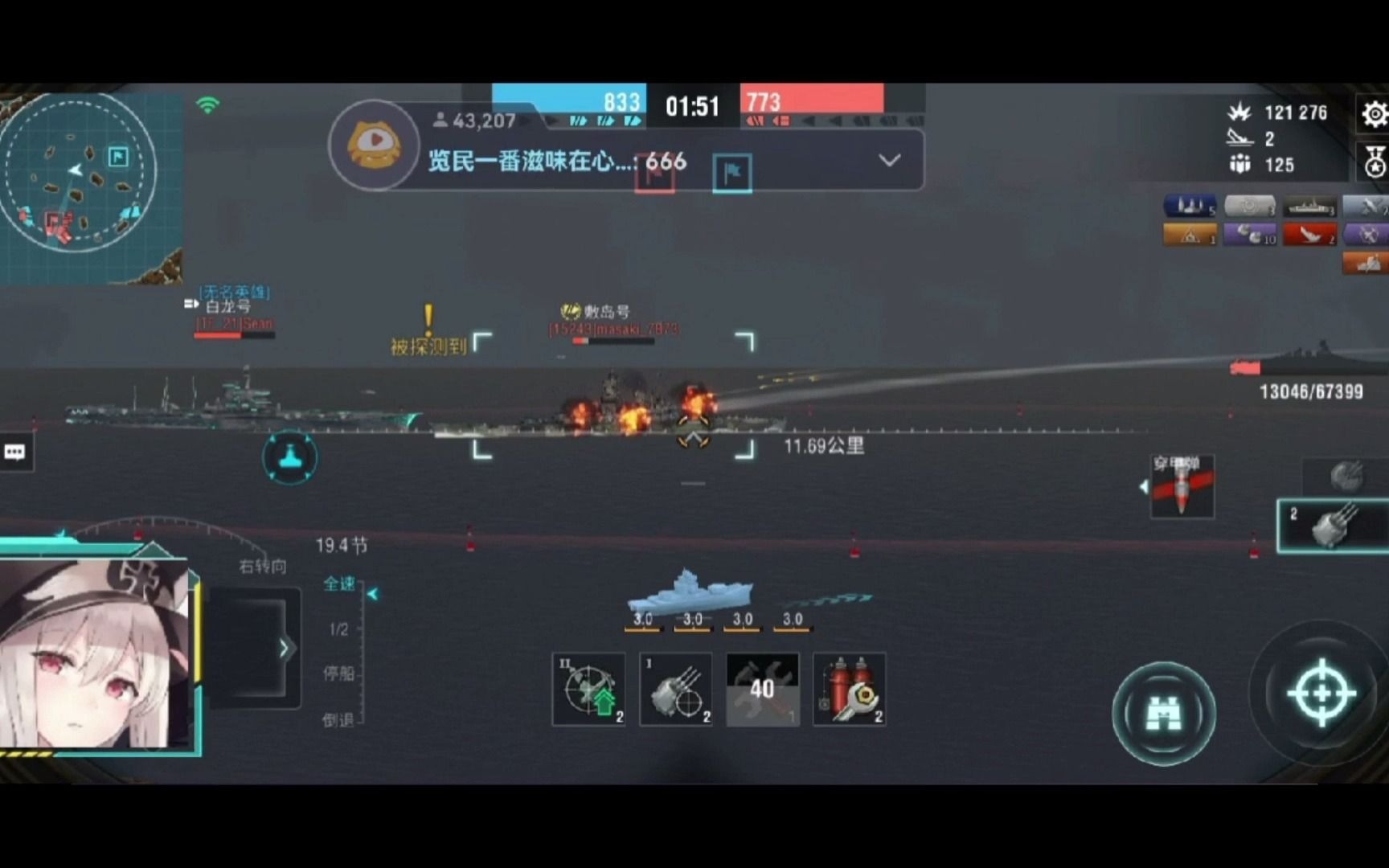Fire the secondary turret consumable
This screenshot has width=1389, height=868.
click(x=675, y=690)
